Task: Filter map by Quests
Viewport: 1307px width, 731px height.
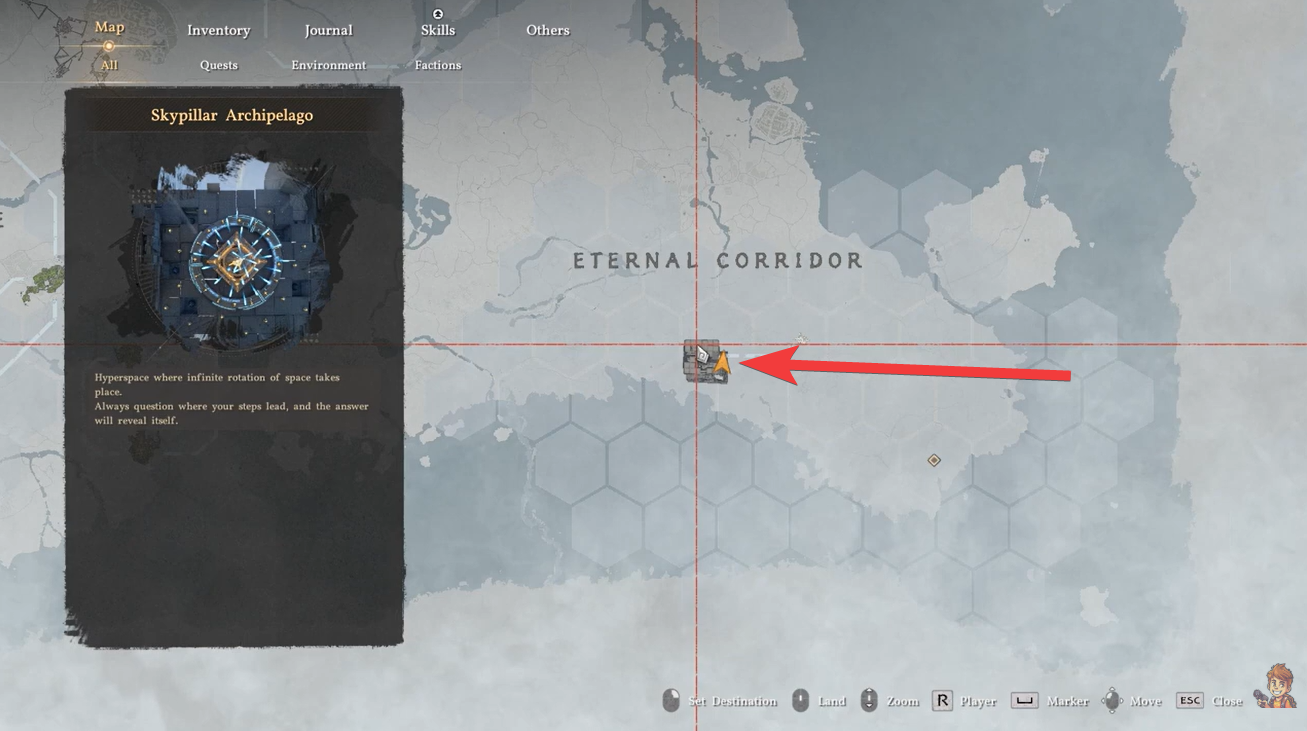Action: 218,65
